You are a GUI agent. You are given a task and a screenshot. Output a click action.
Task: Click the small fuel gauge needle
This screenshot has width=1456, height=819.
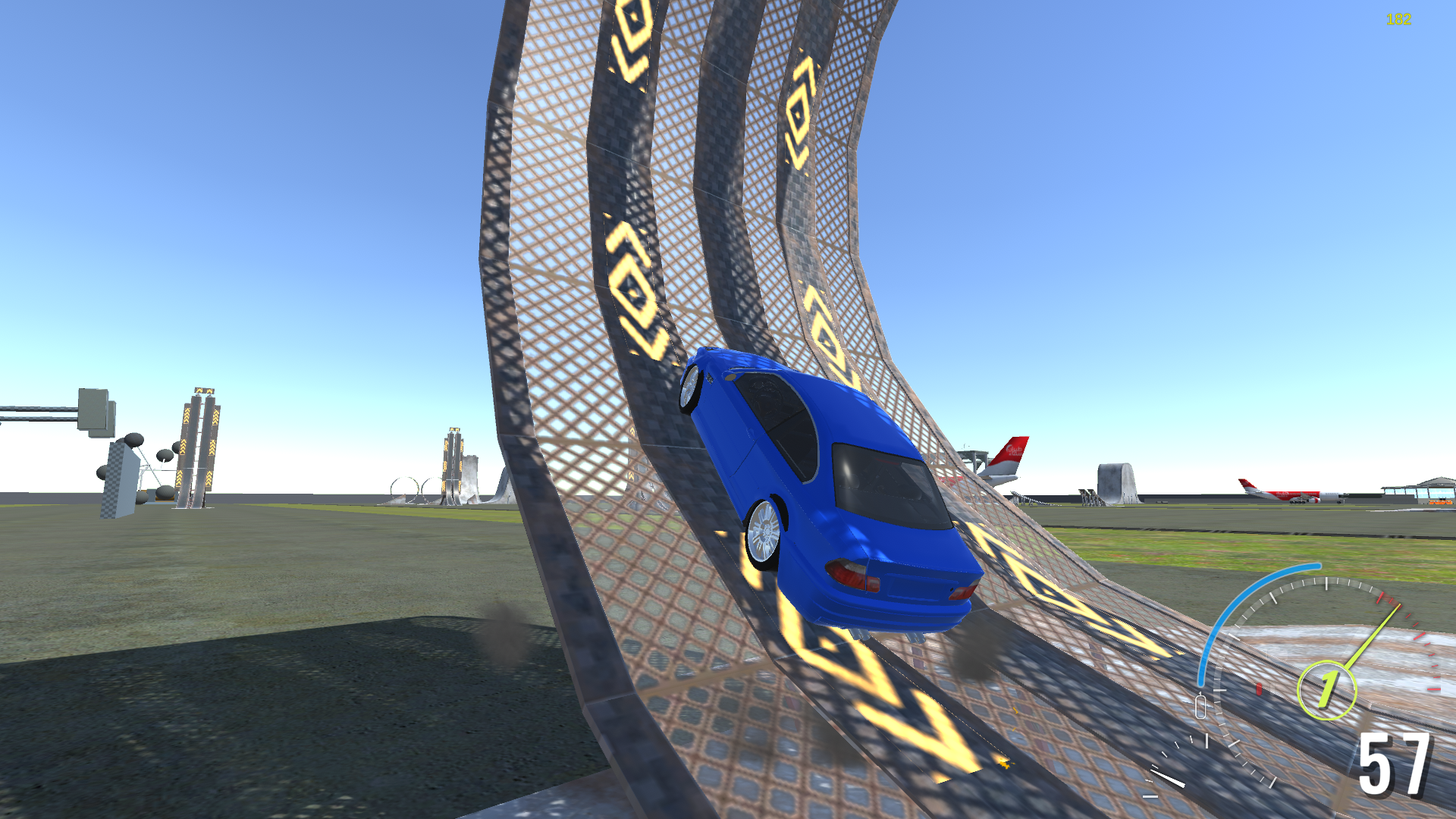[x=1168, y=779]
